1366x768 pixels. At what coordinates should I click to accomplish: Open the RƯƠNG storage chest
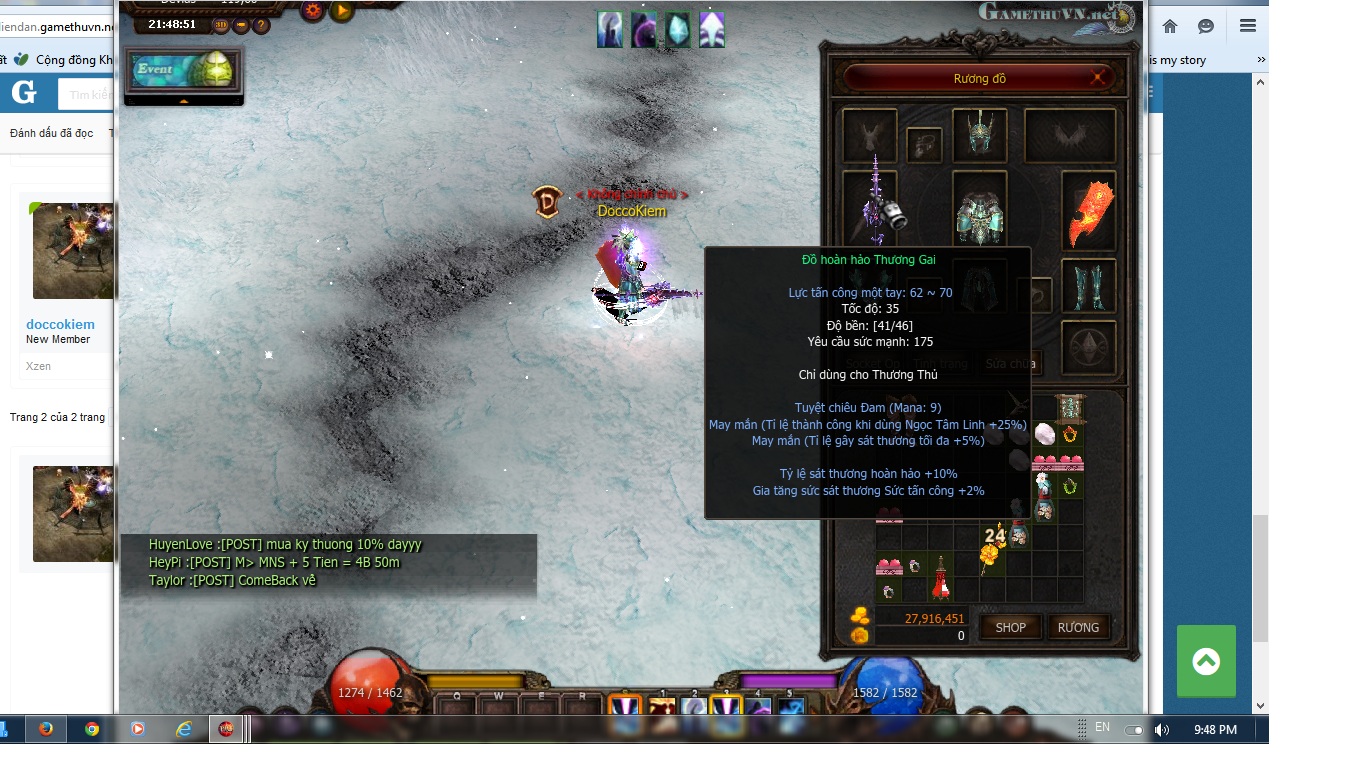[x=1078, y=627]
